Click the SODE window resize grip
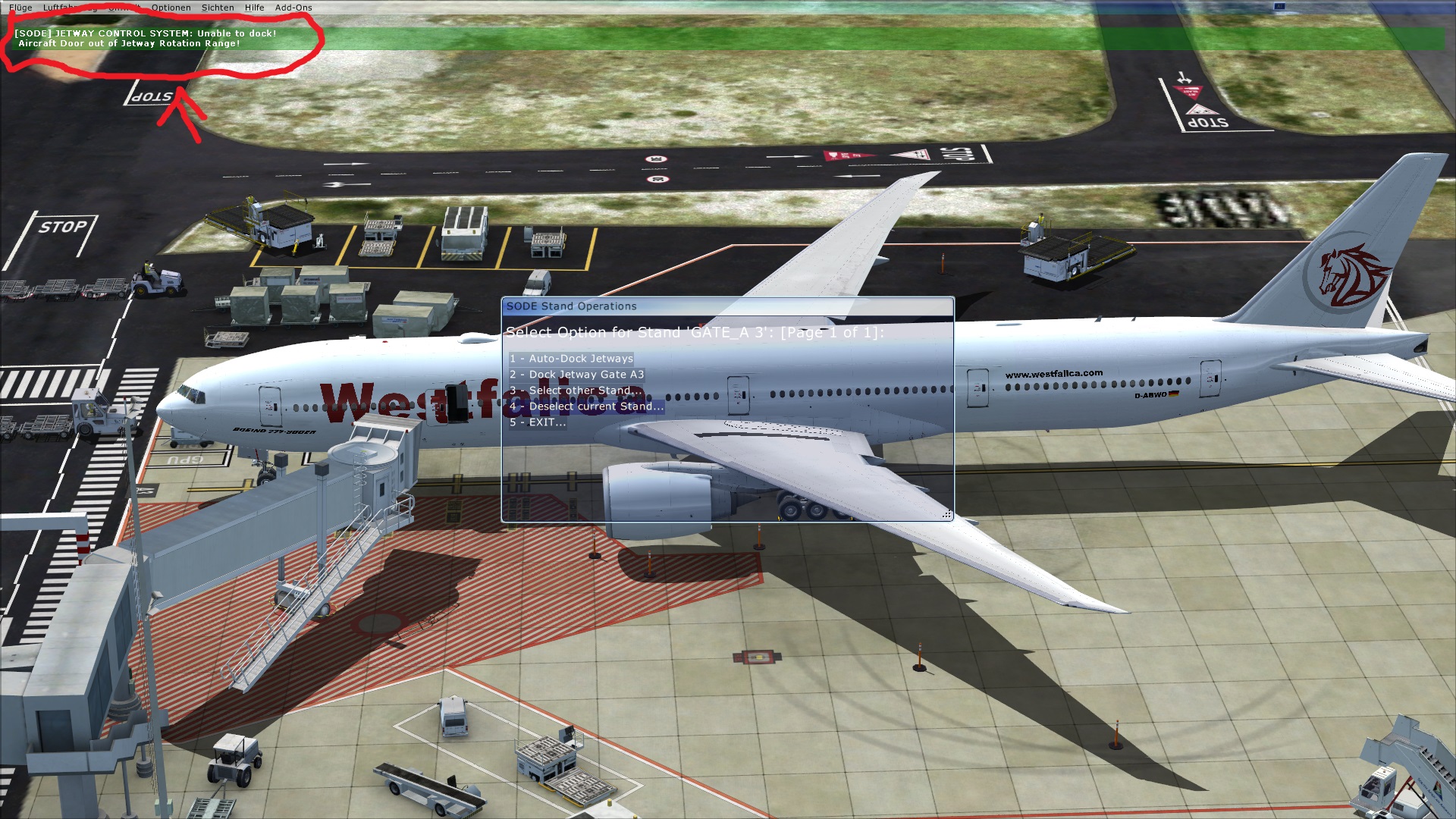 (x=947, y=515)
